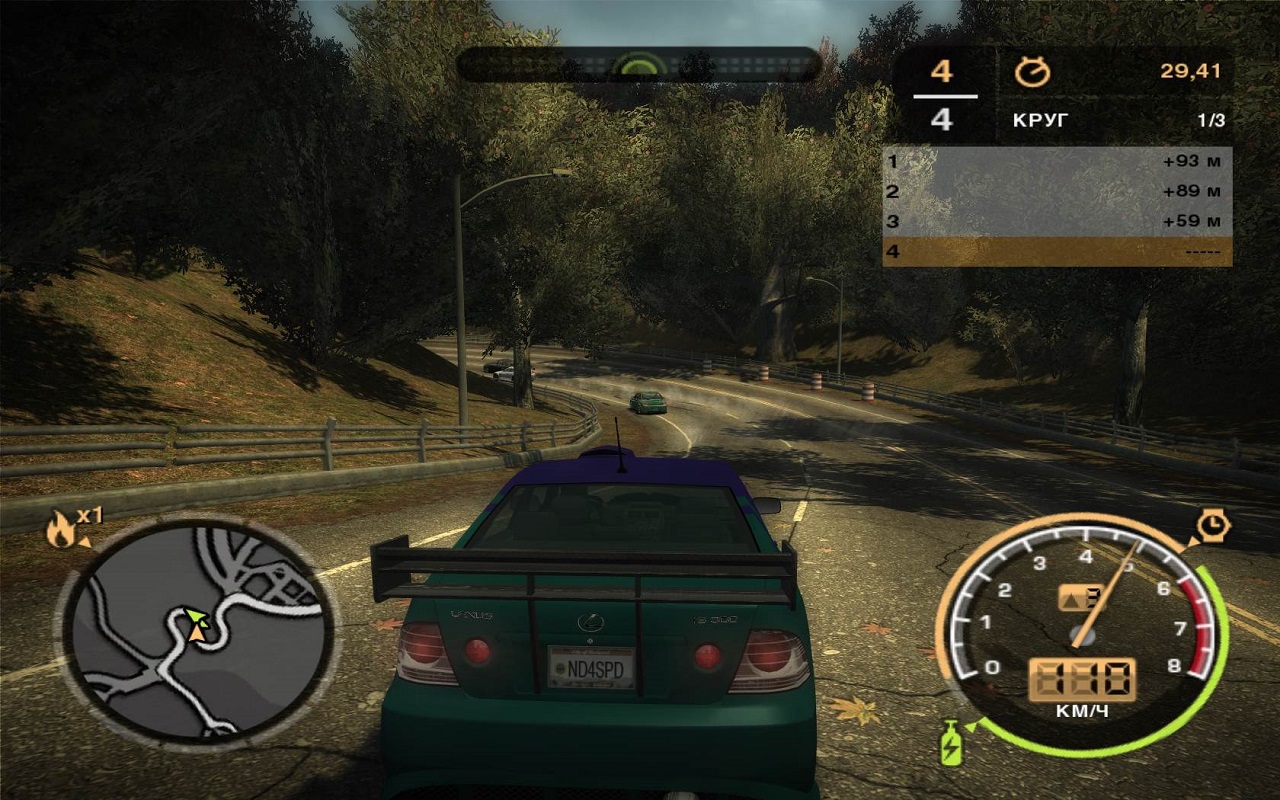Viewport: 1280px width, 800px height.
Task: Click the circular minimap
Action: click(x=197, y=632)
